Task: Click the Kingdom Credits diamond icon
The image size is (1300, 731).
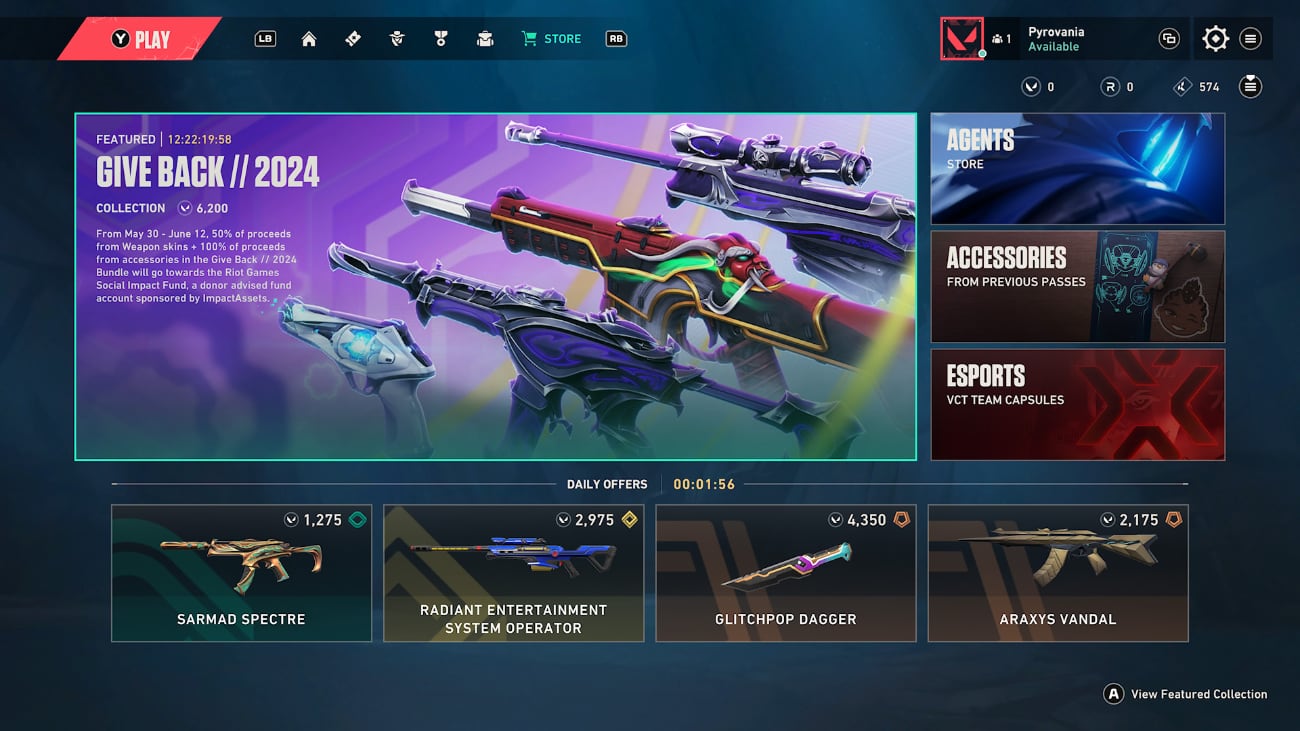Action: 1183,86
